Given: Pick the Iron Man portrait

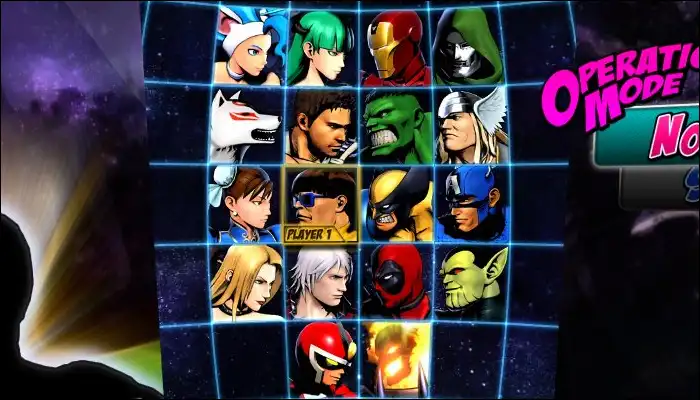Looking at the screenshot, I should [396, 48].
